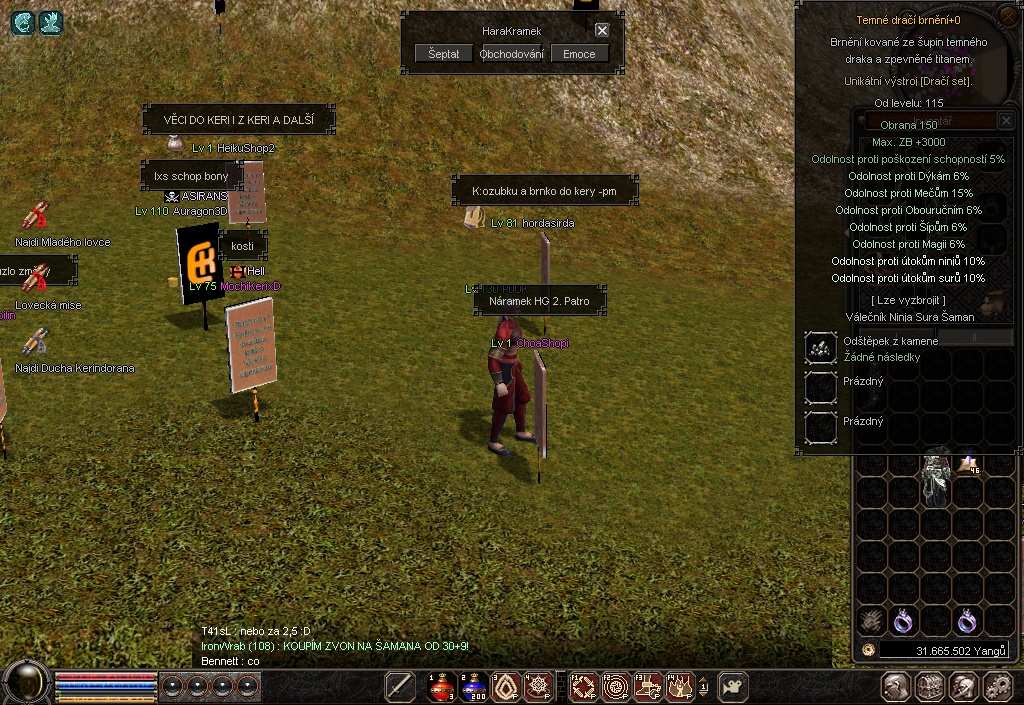
Task: Select the stacked item with count 46
Action: pyautogui.click(x=967, y=463)
